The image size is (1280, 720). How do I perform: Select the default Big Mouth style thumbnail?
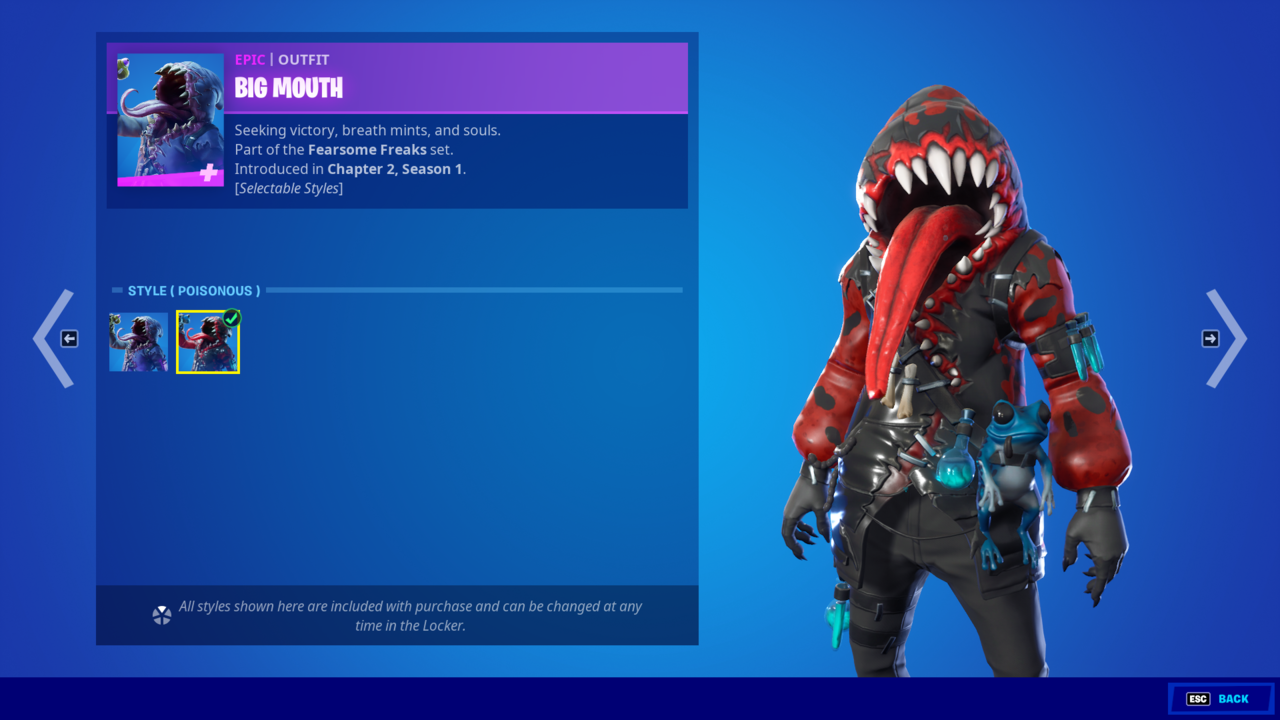(x=139, y=342)
